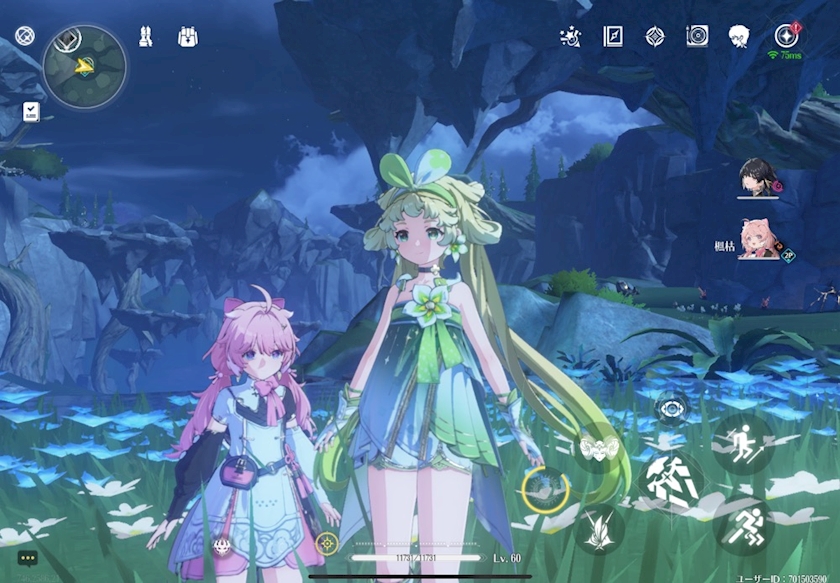Use the winged mask skill
Viewport: 840px width, 583px height.
(598, 448)
